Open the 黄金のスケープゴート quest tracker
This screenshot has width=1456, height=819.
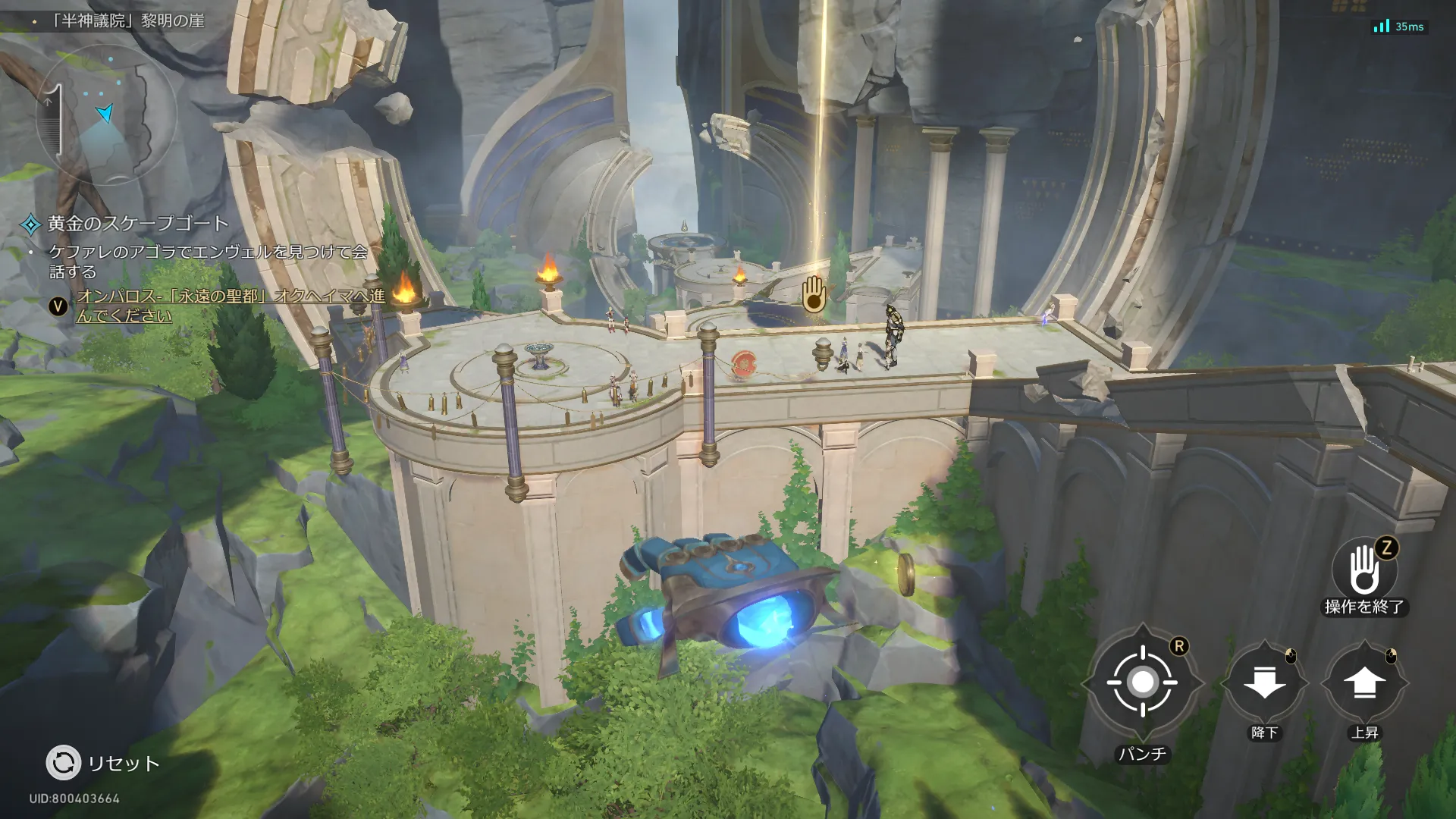(x=137, y=224)
